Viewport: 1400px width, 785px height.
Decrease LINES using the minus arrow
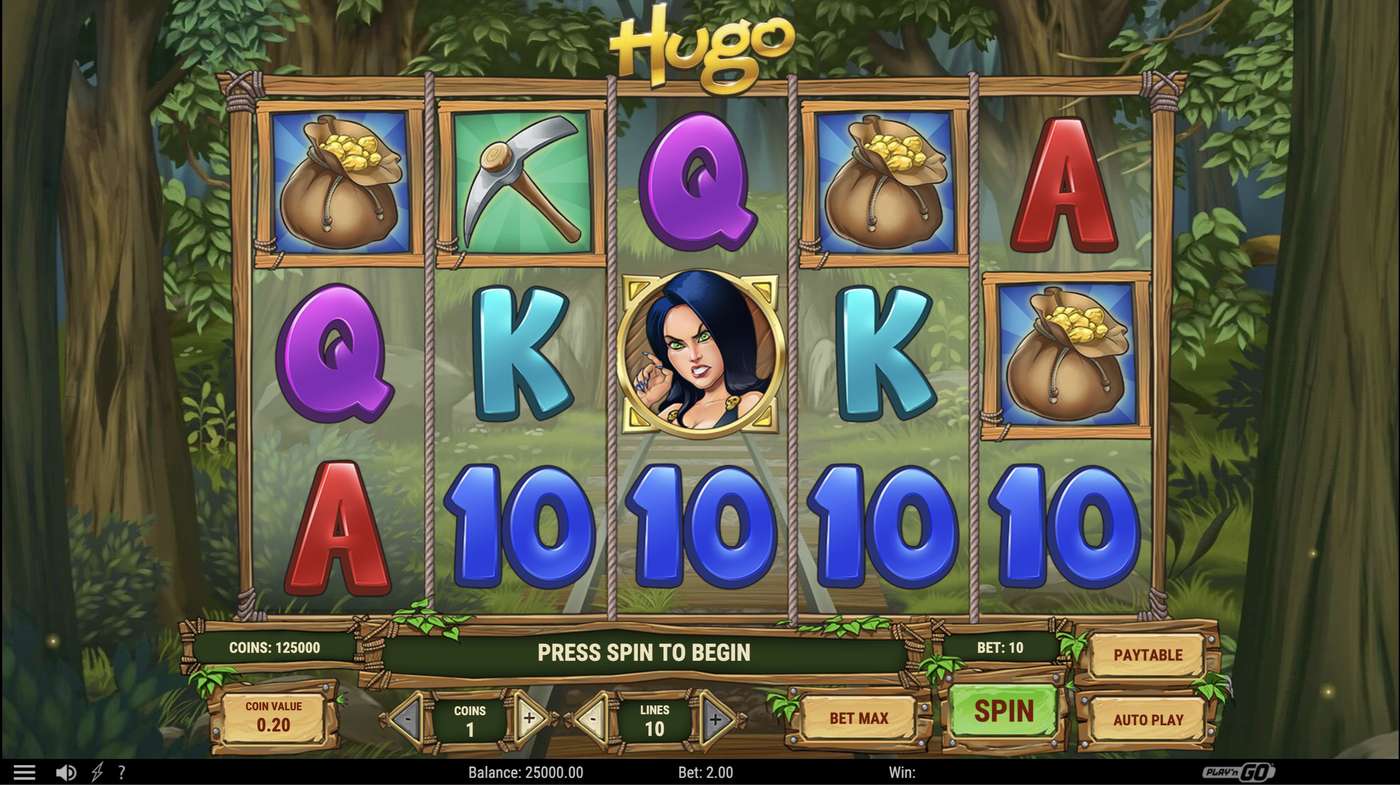[x=592, y=717]
